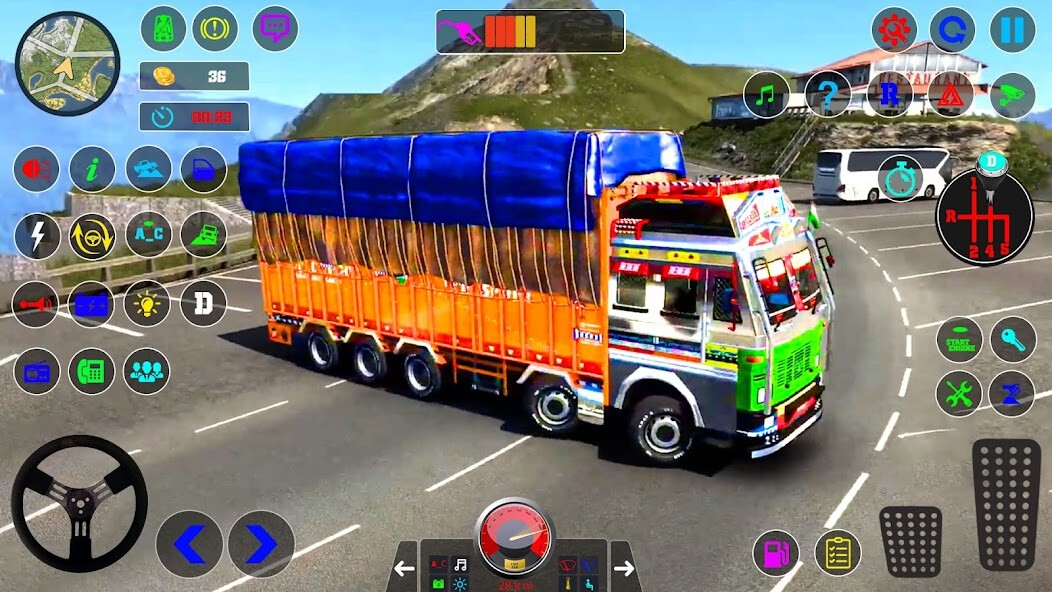Viewport: 1052px width, 592px height.
Task: Toggle the green music note icon
Action: (x=766, y=95)
